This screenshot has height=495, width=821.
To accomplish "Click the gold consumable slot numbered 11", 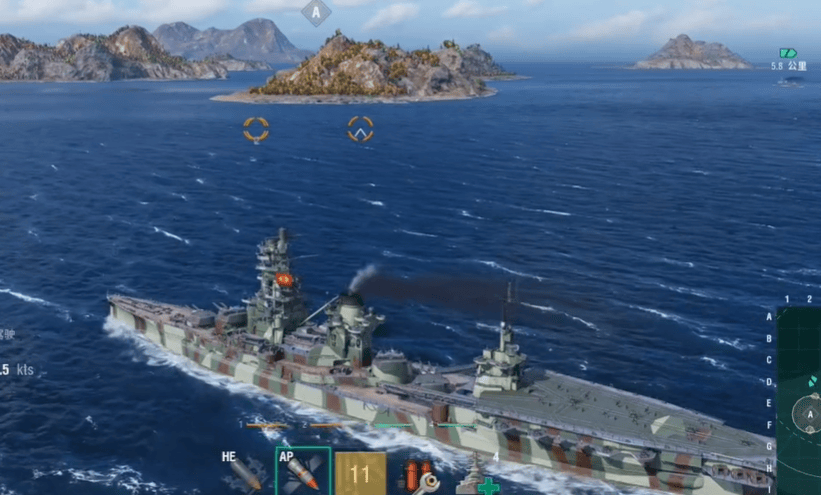I will point(360,473).
